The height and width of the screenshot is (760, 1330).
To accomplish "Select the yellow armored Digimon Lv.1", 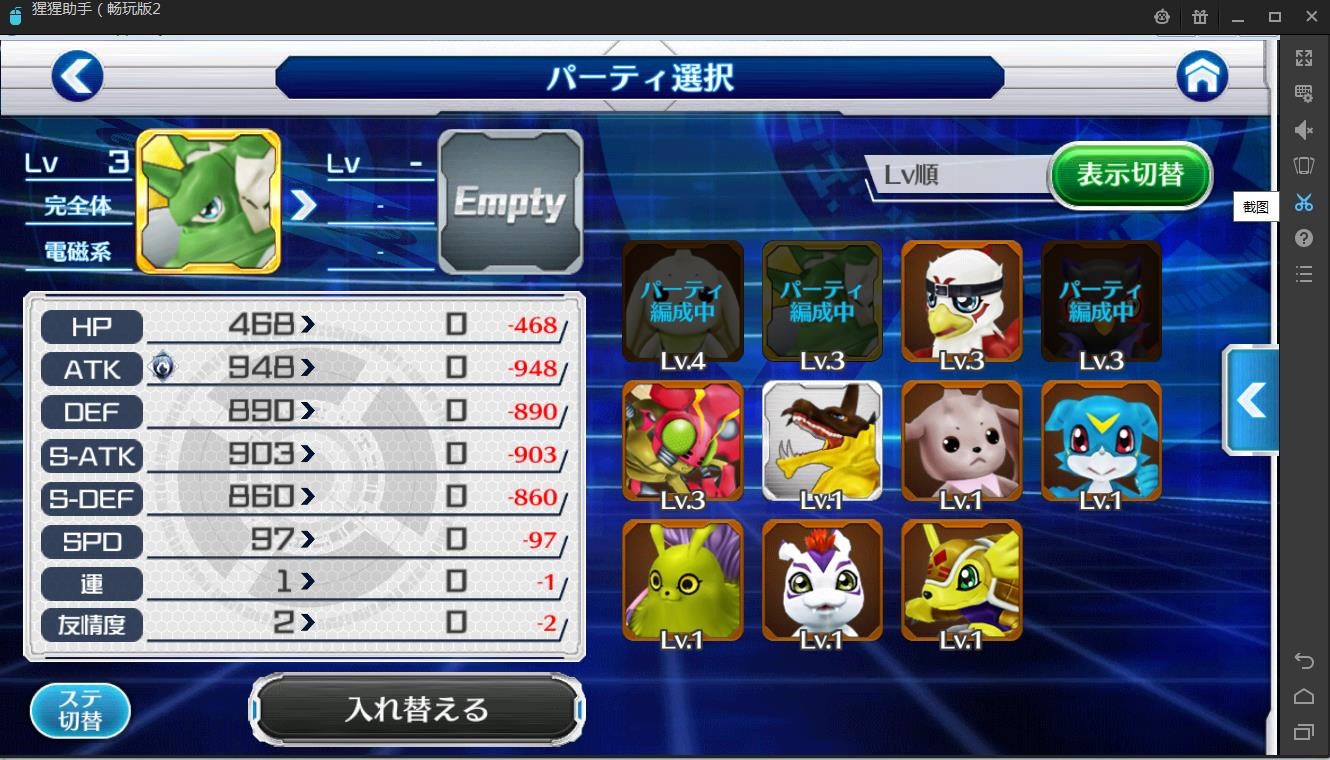I will (961, 580).
